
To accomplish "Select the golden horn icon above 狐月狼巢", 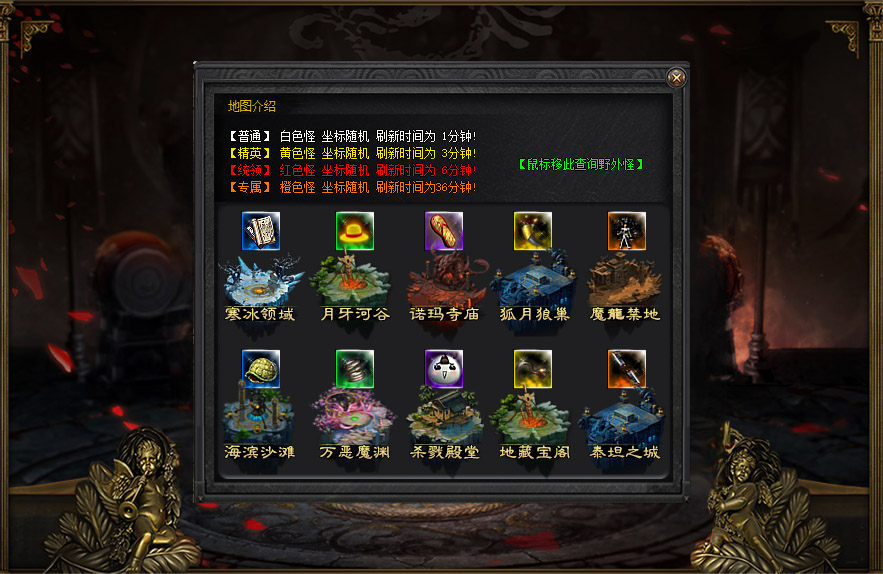I will point(533,231).
